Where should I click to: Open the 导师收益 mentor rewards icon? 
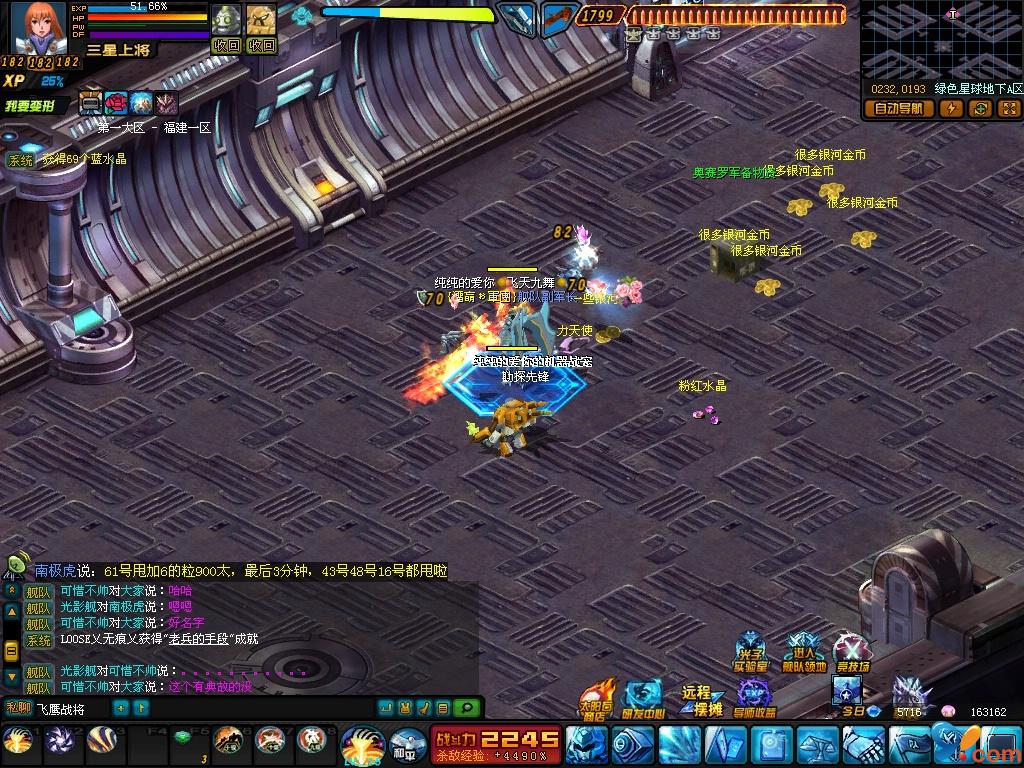coord(754,699)
